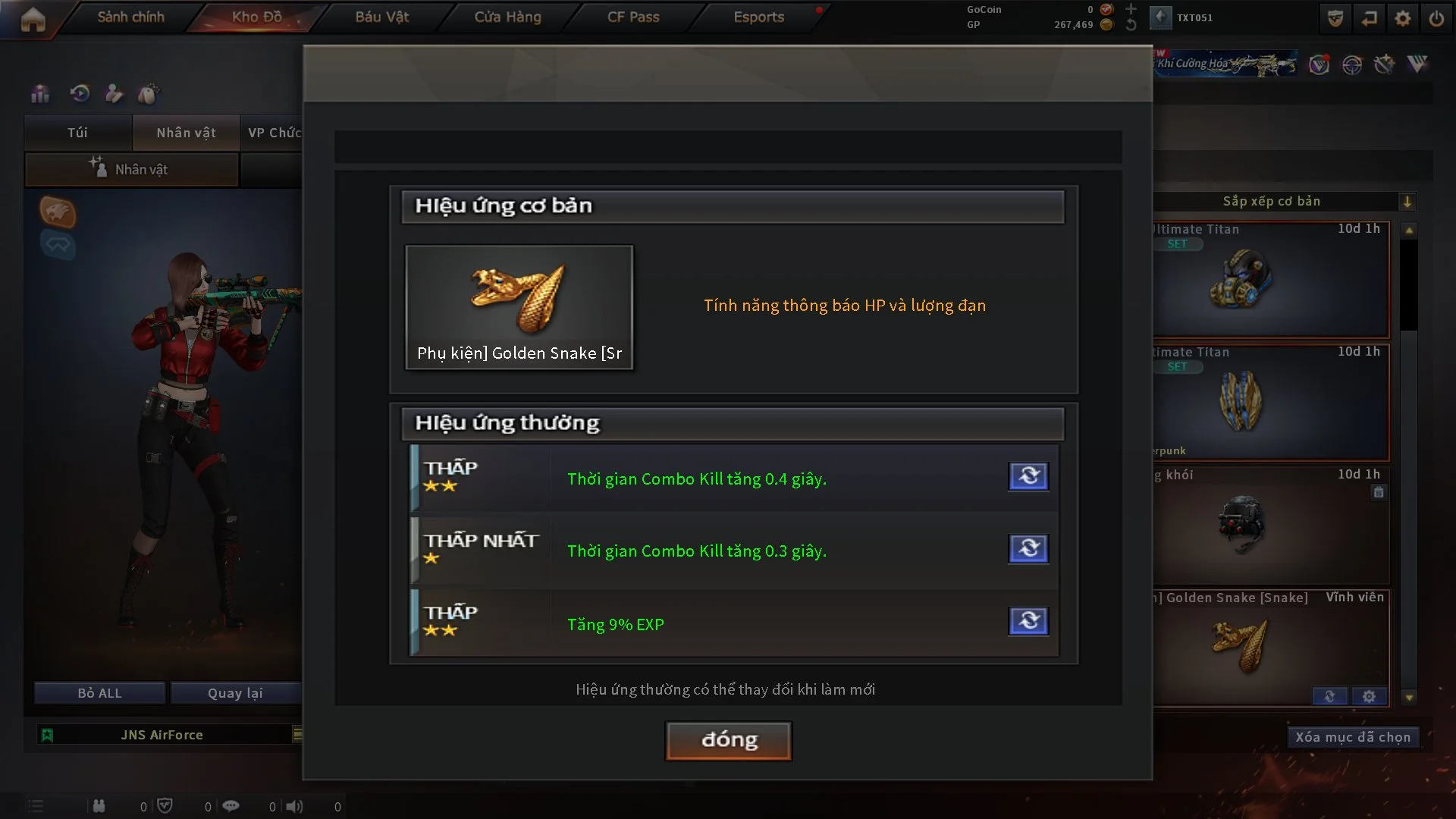Open the Esports tab
The height and width of the screenshot is (819, 1456).
pyautogui.click(x=758, y=17)
